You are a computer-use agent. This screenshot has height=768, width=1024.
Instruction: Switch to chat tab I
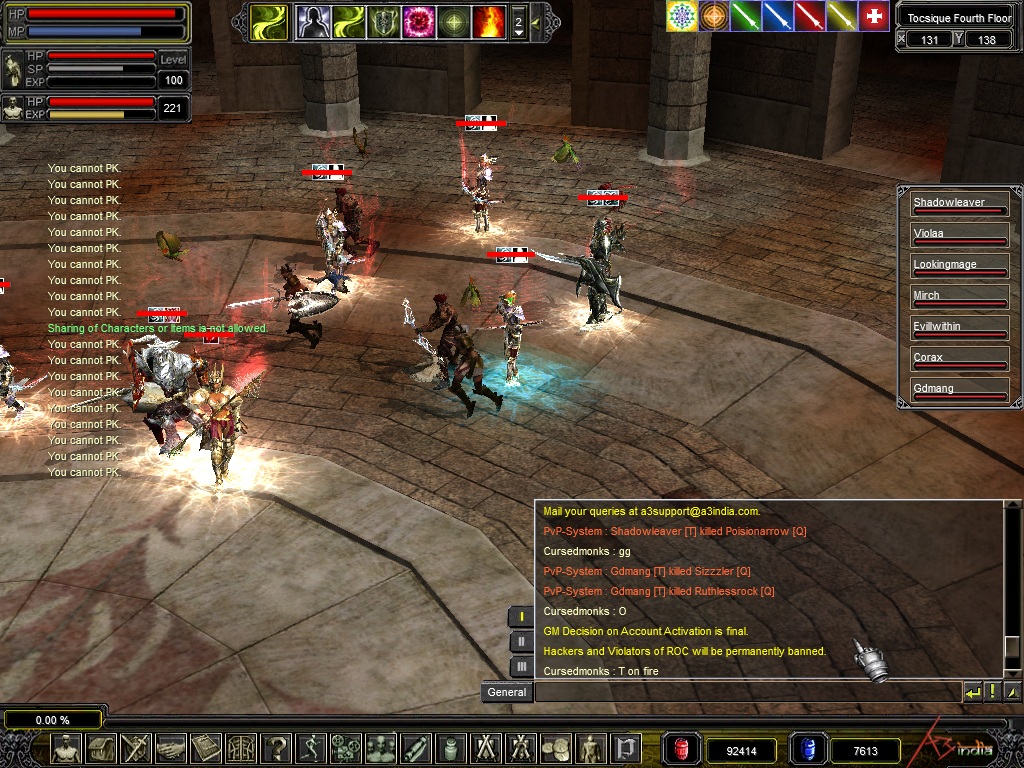click(521, 617)
